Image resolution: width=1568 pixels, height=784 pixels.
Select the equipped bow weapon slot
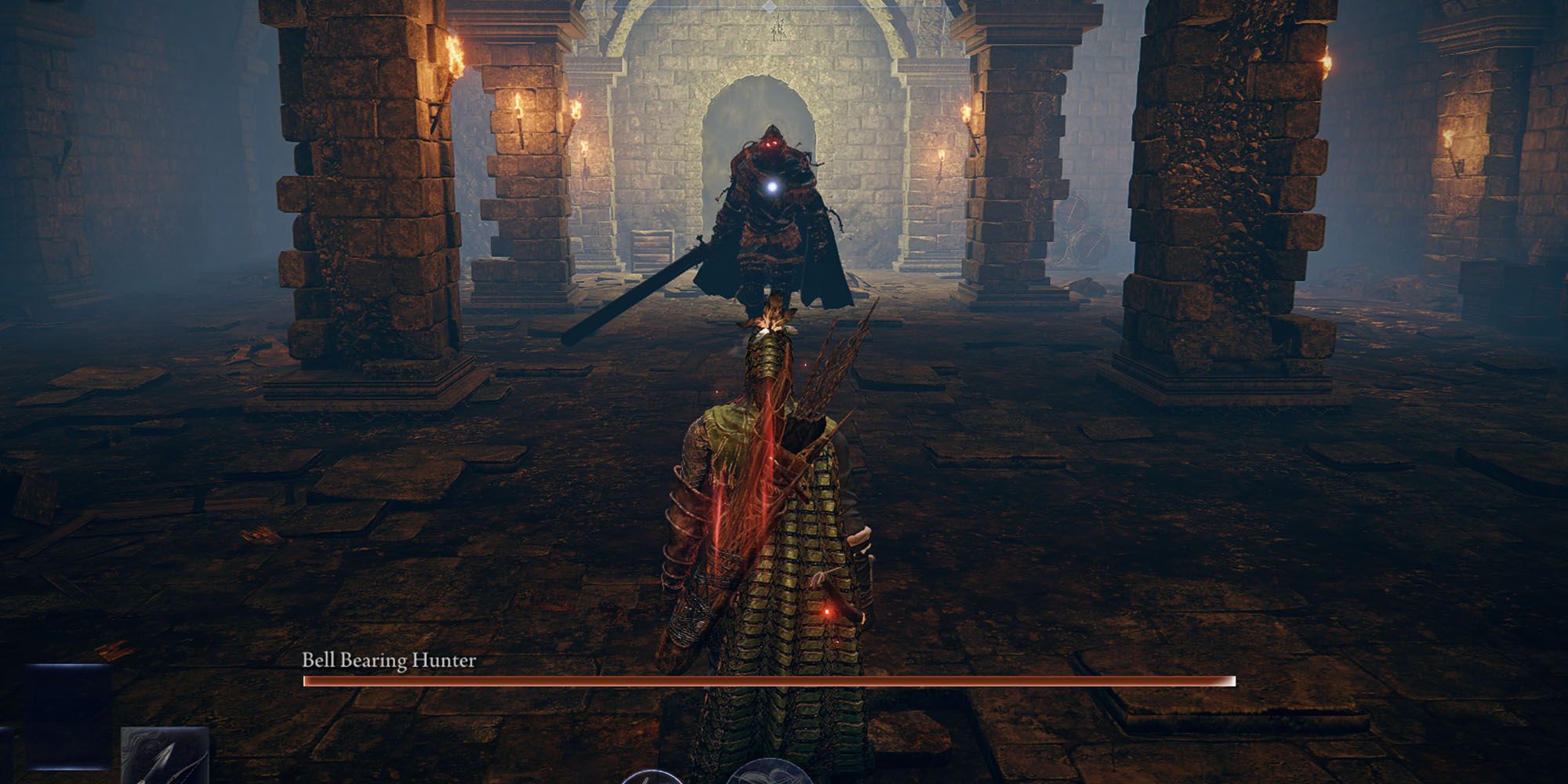pyautogui.click(x=165, y=757)
